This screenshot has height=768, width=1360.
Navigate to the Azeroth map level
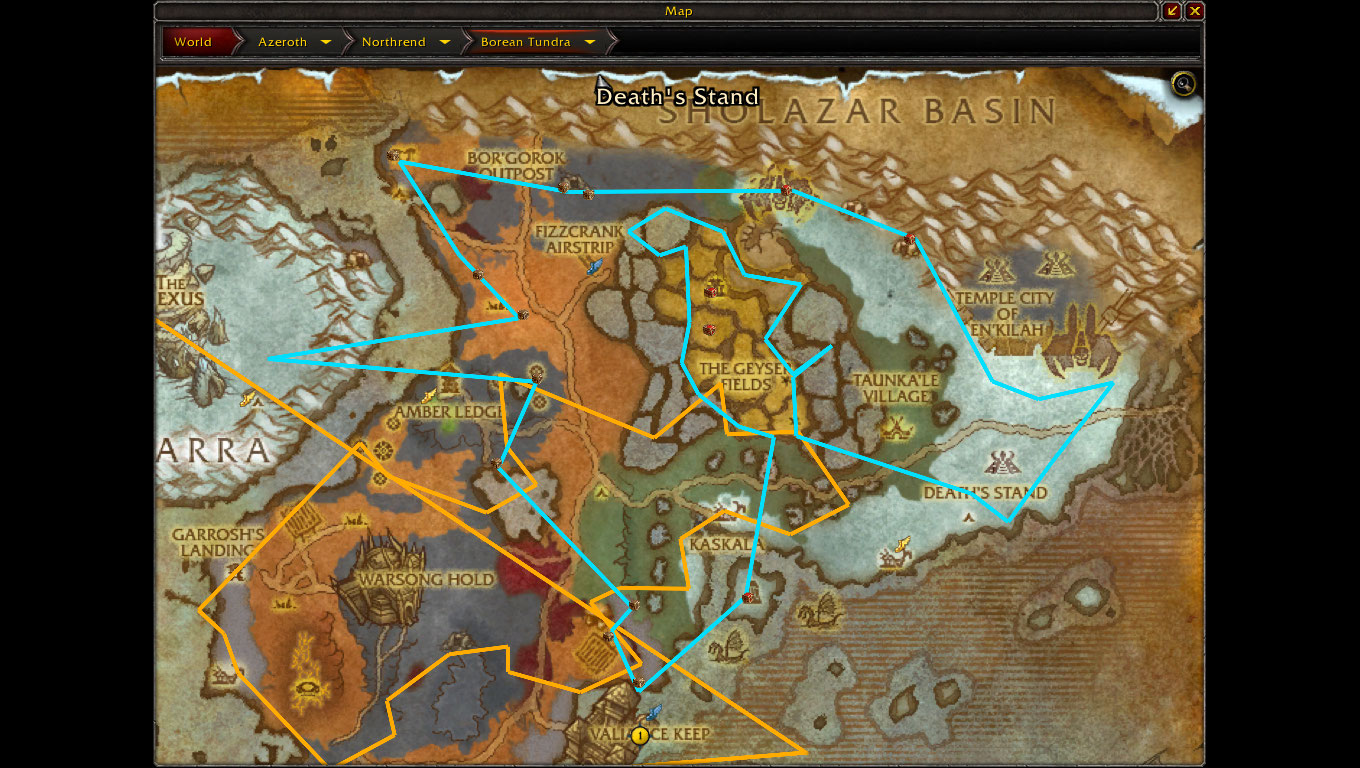(x=282, y=42)
